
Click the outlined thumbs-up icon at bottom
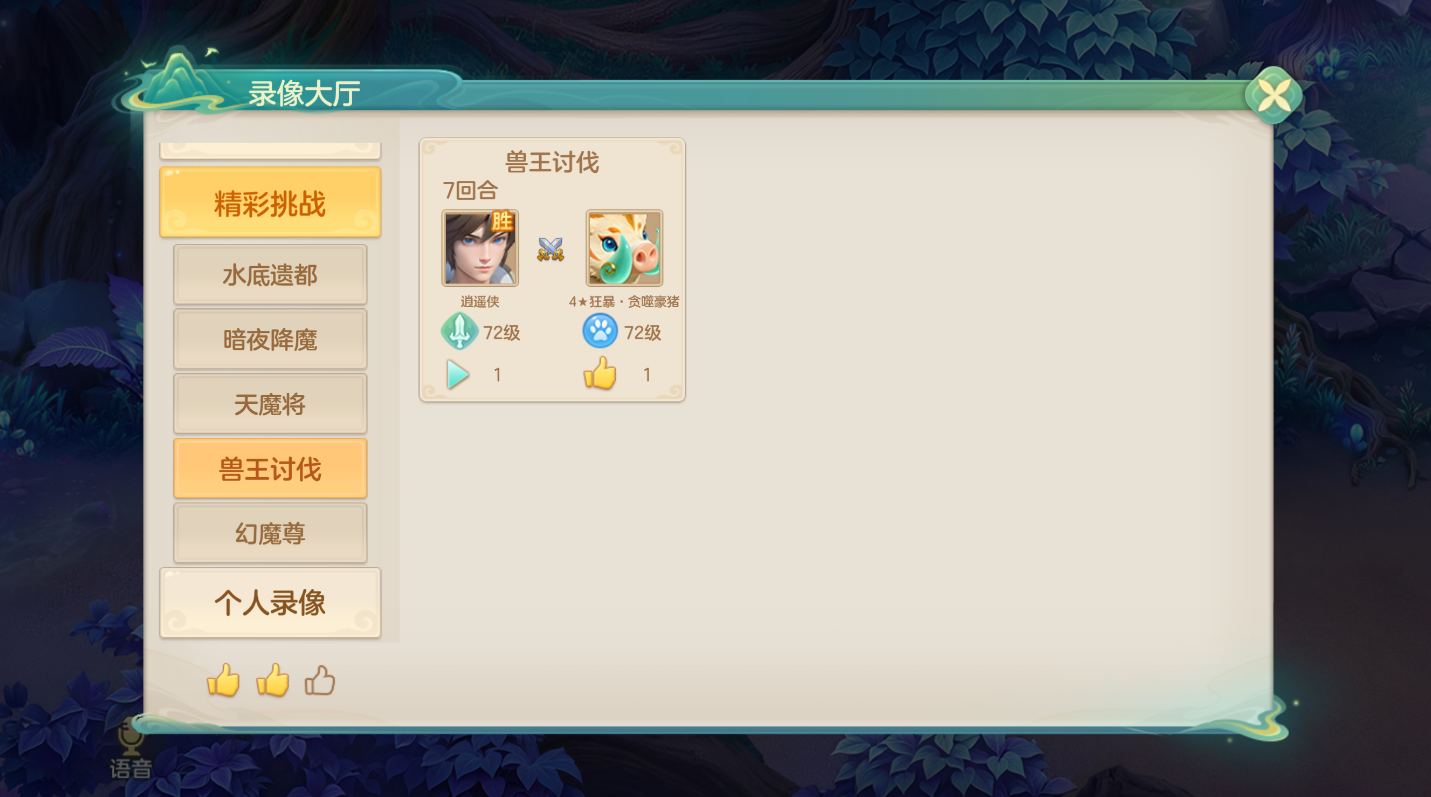tap(320, 681)
